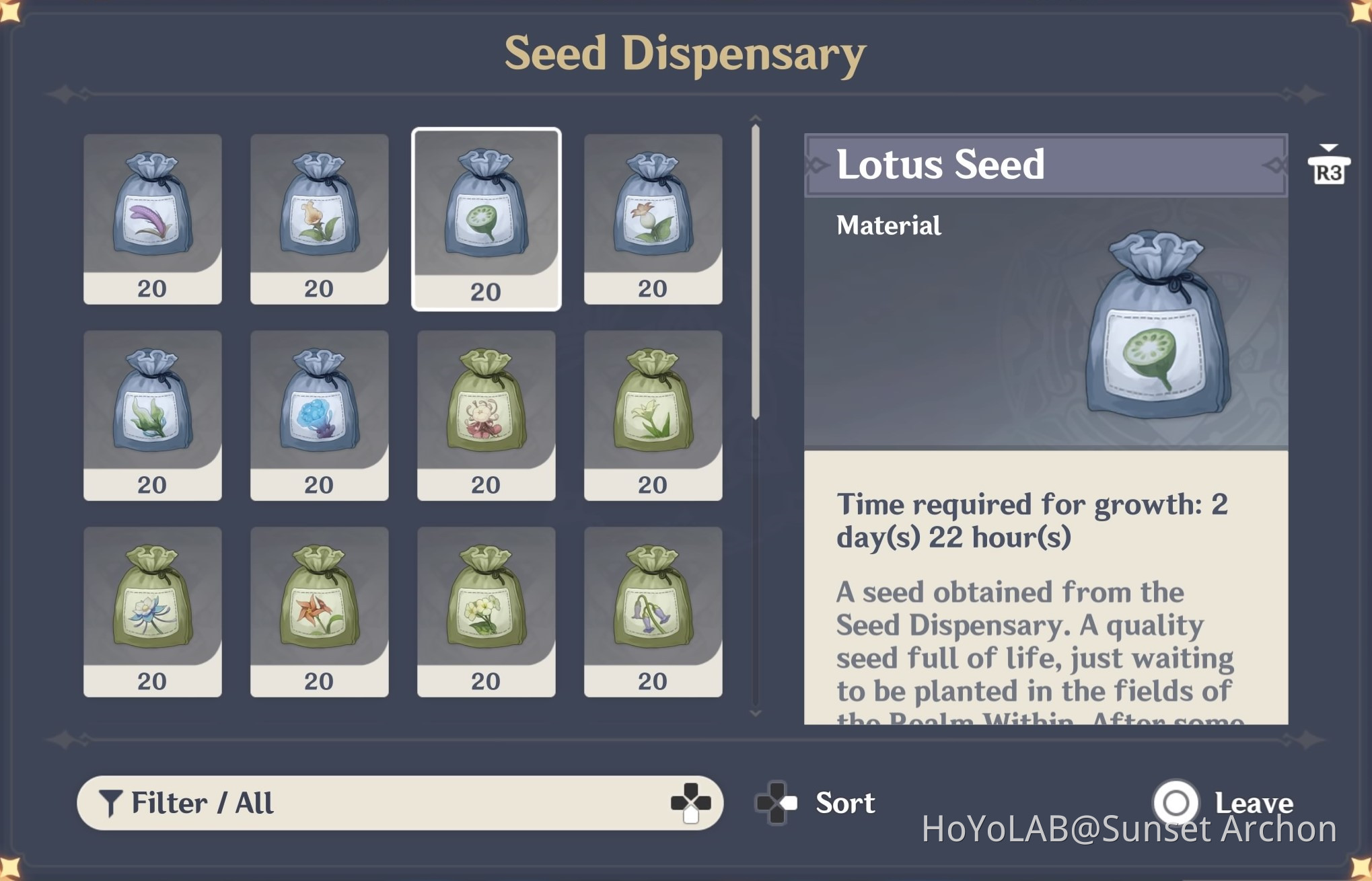
Task: Expand item details with the R3 control
Action: point(1328,171)
